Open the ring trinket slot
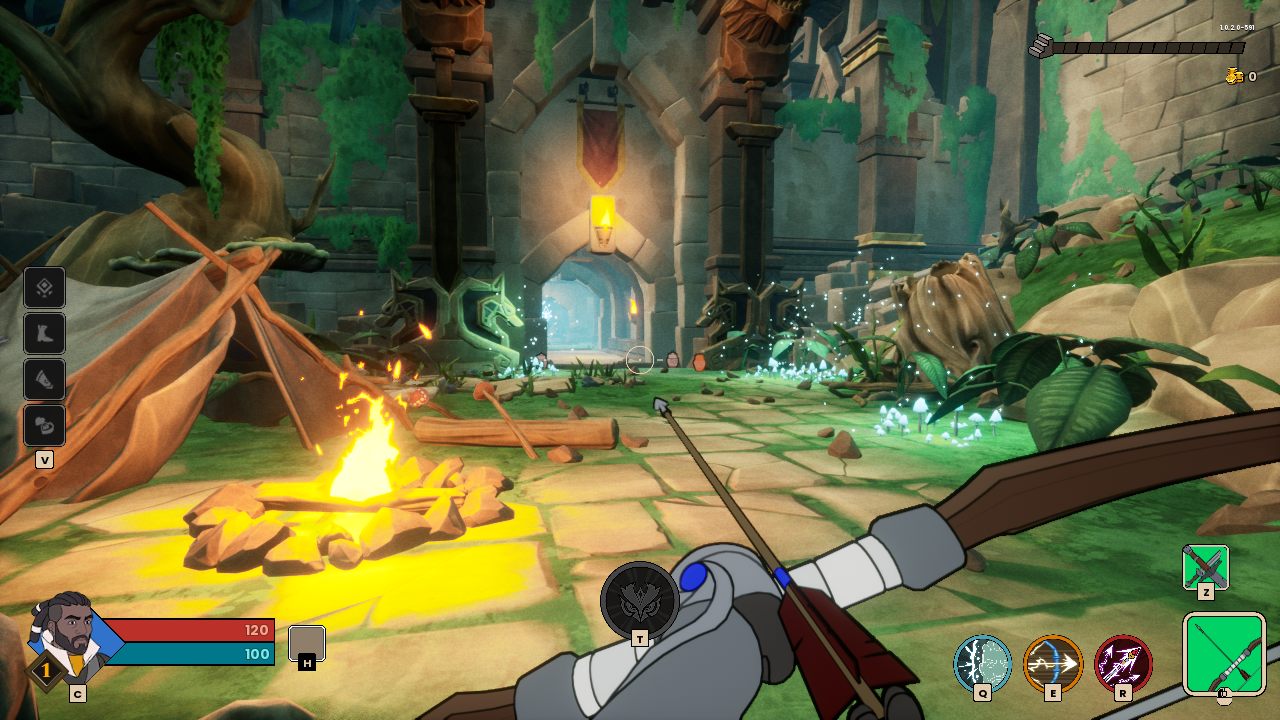The width and height of the screenshot is (1280, 720). (x=45, y=426)
